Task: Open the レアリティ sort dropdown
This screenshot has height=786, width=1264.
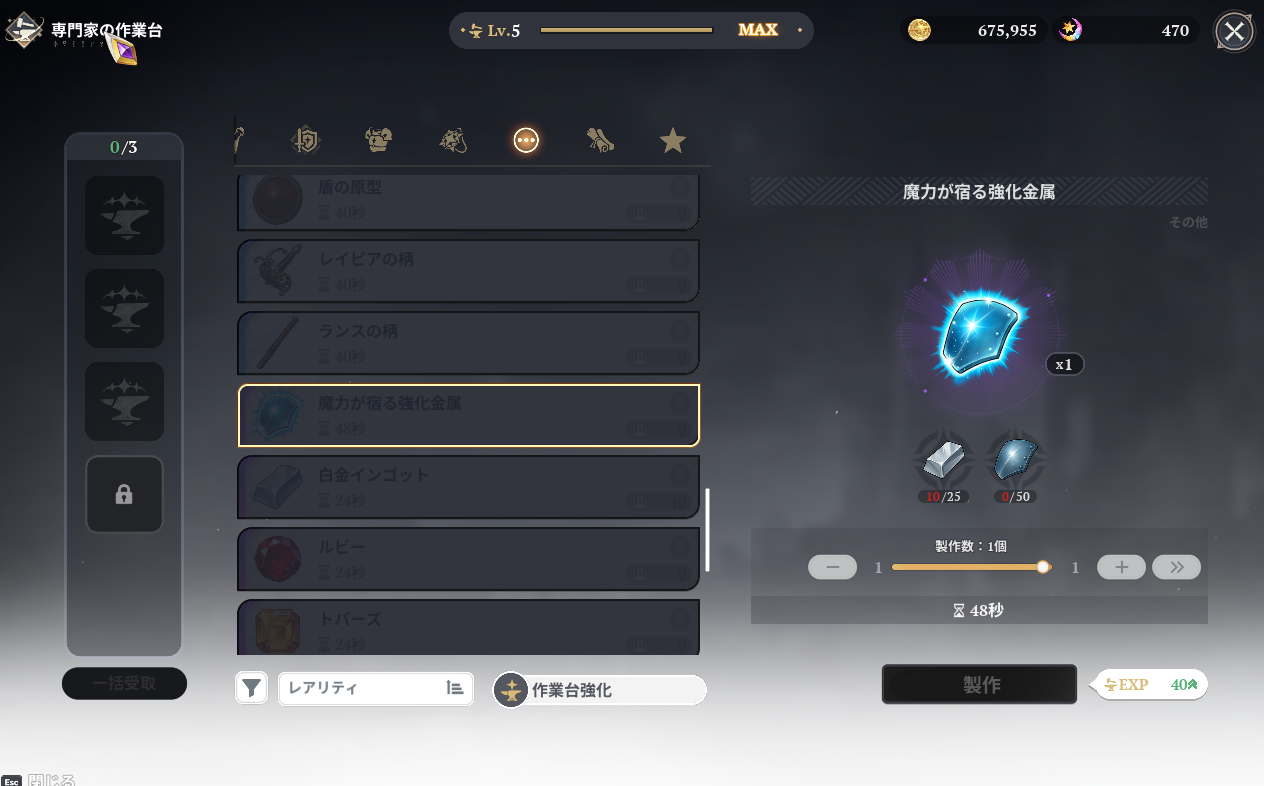Action: [x=375, y=688]
